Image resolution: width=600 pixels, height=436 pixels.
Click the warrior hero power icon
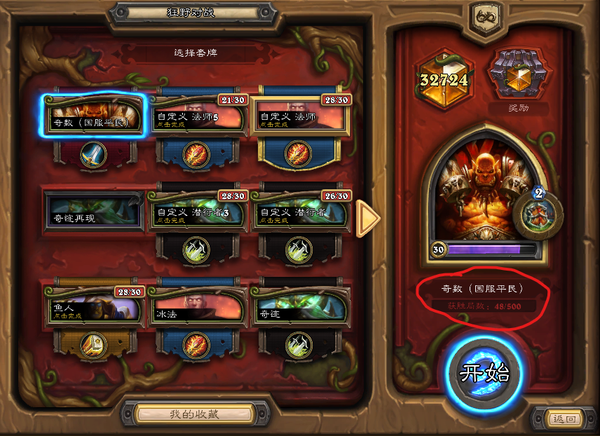point(538,213)
